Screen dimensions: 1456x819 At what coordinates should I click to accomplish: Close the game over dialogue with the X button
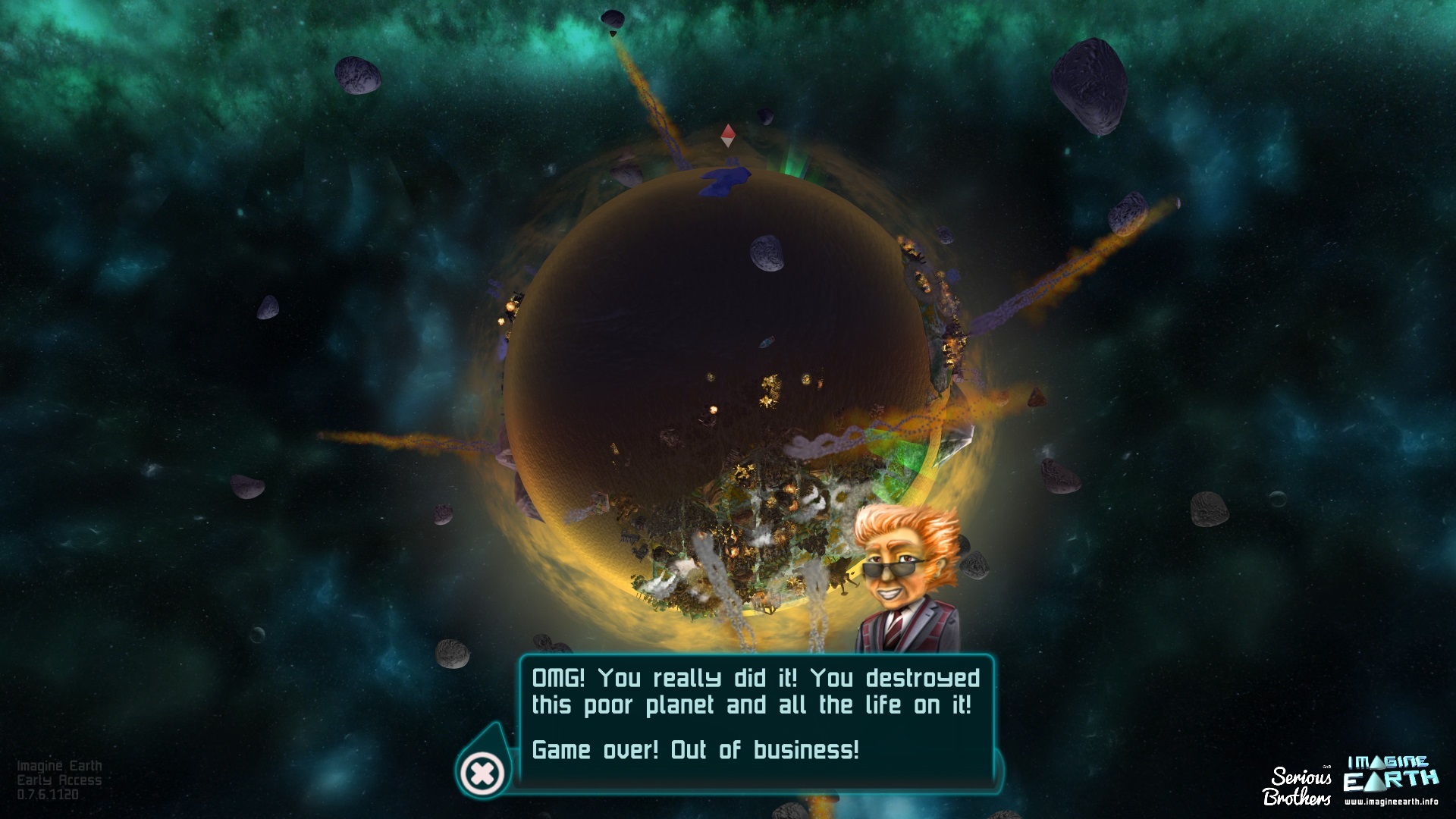(483, 773)
